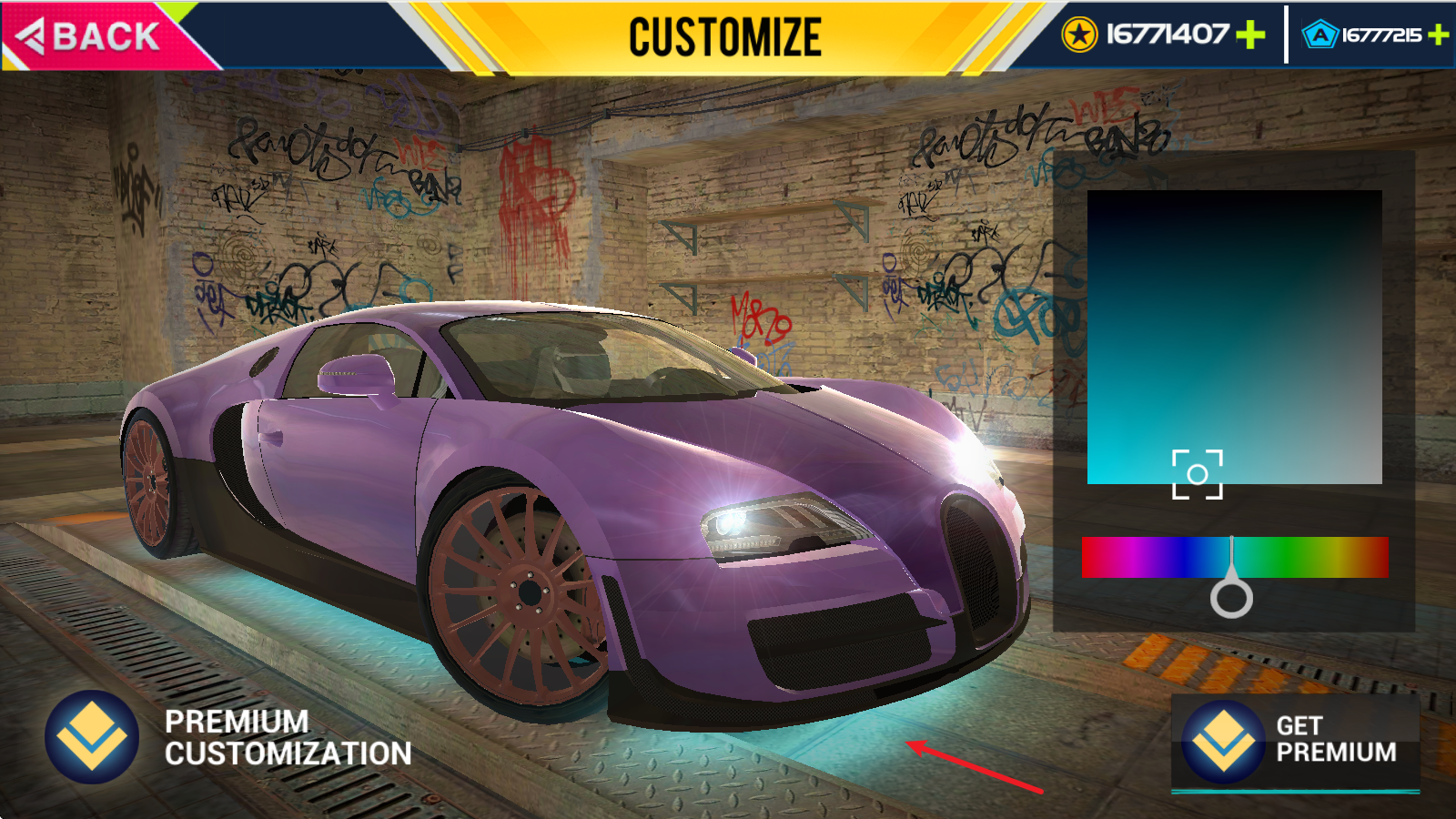
Task: Select the Premium Customization diamond icon
Action: (92, 737)
